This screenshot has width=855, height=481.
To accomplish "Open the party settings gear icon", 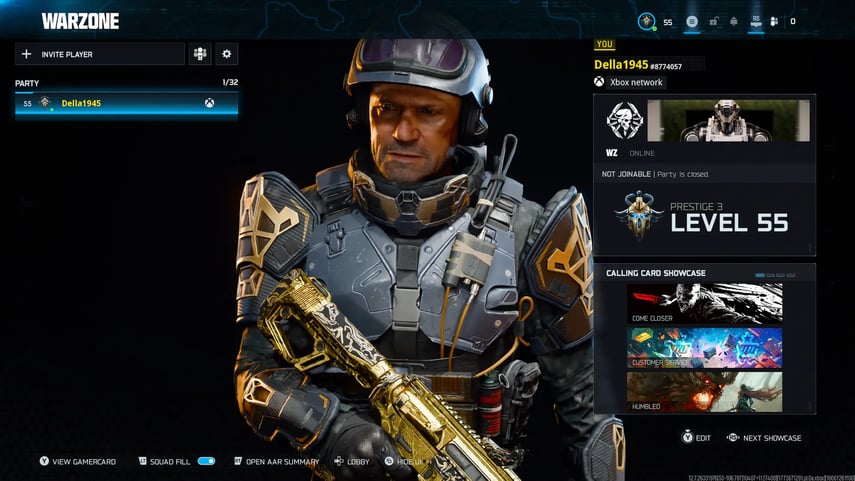I will click(226, 54).
